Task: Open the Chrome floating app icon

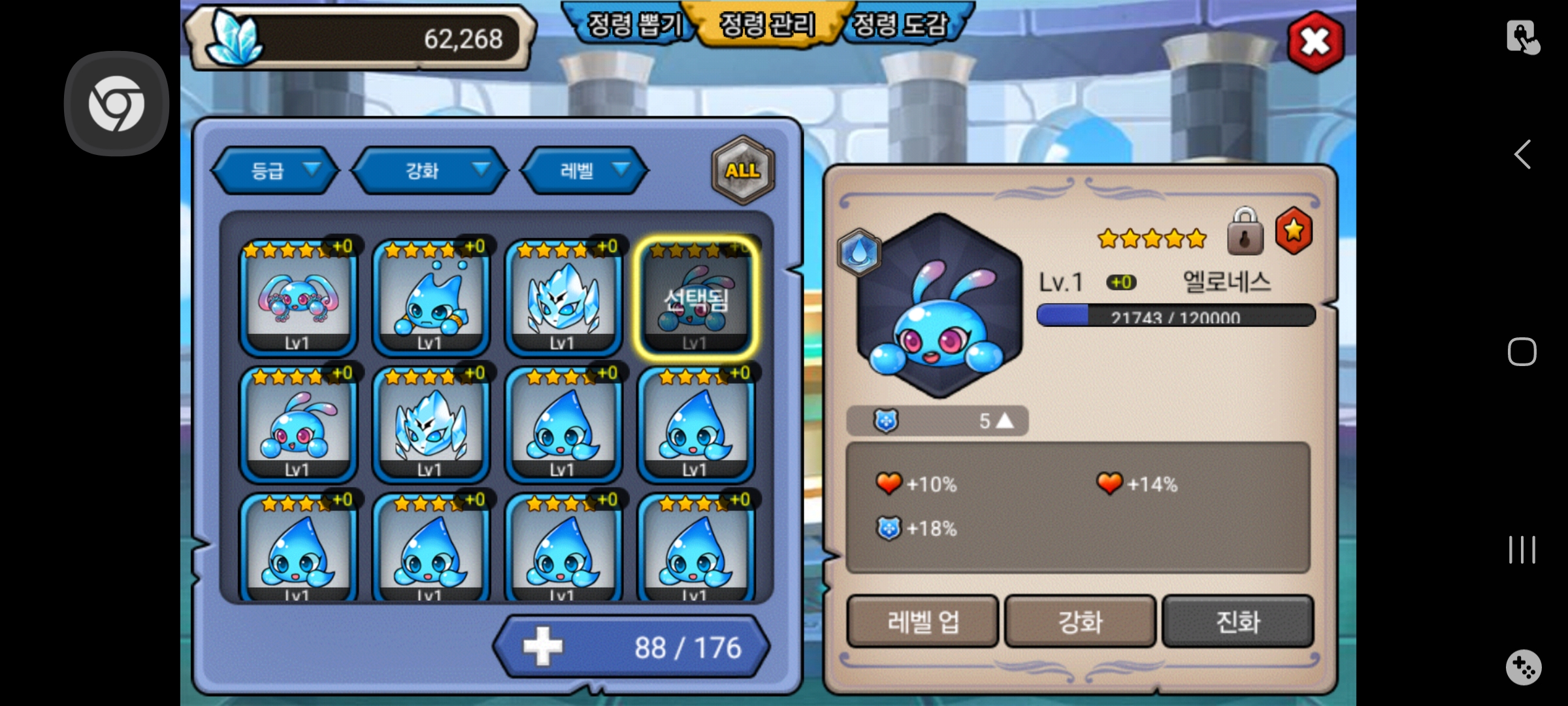Action: click(x=116, y=103)
